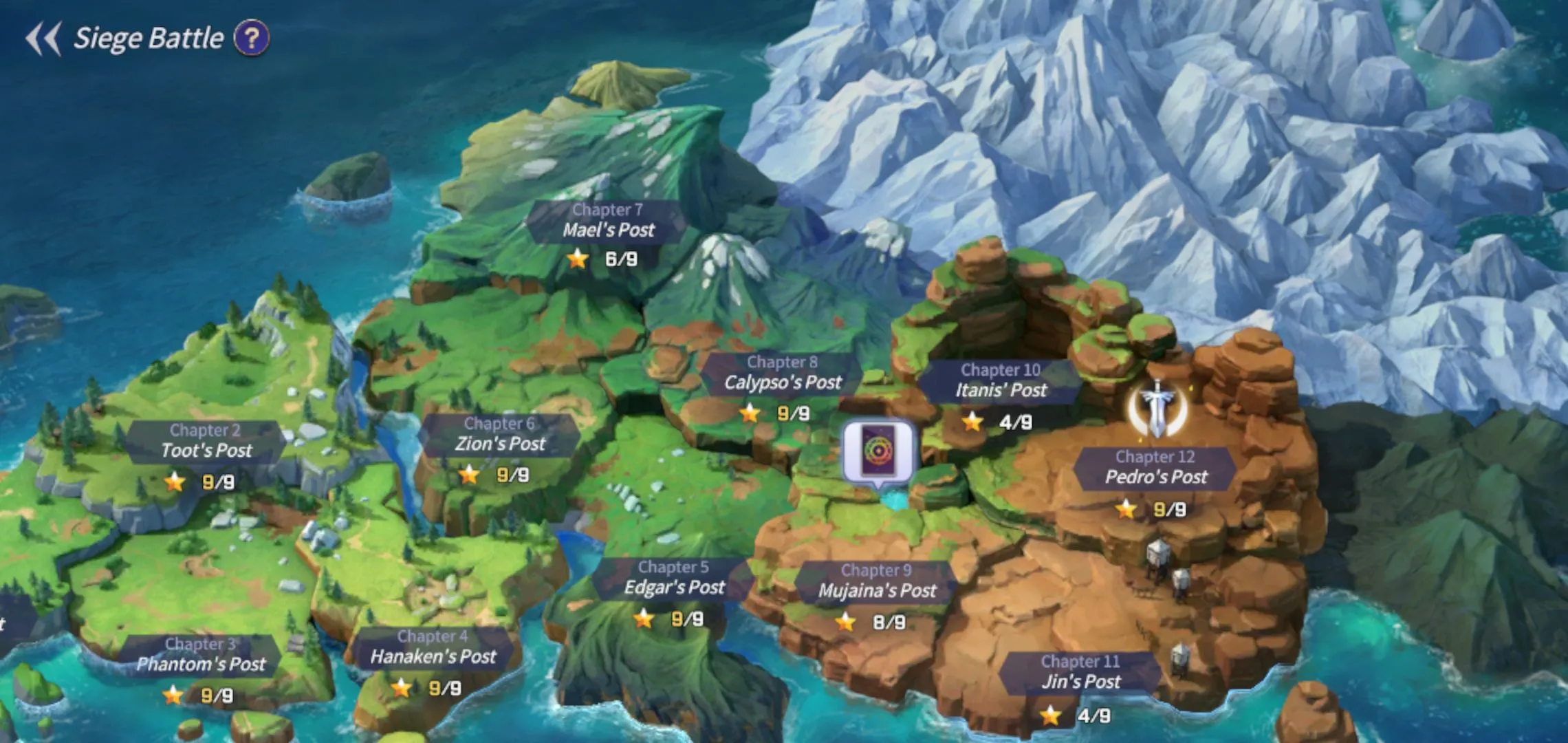
Task: Tap the purple card marker on the map
Action: [x=879, y=451]
